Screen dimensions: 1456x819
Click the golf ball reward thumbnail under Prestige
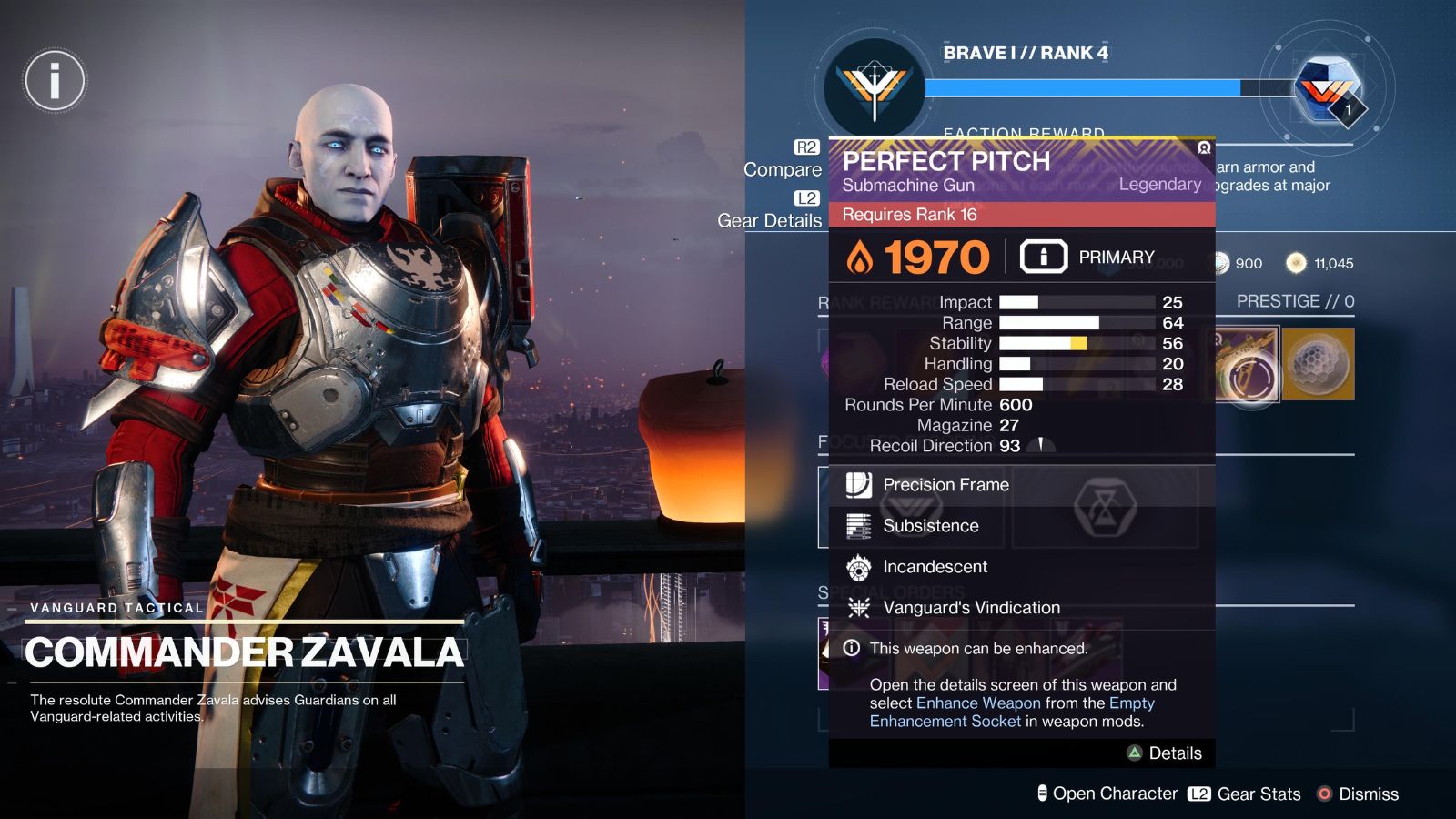pos(1319,365)
